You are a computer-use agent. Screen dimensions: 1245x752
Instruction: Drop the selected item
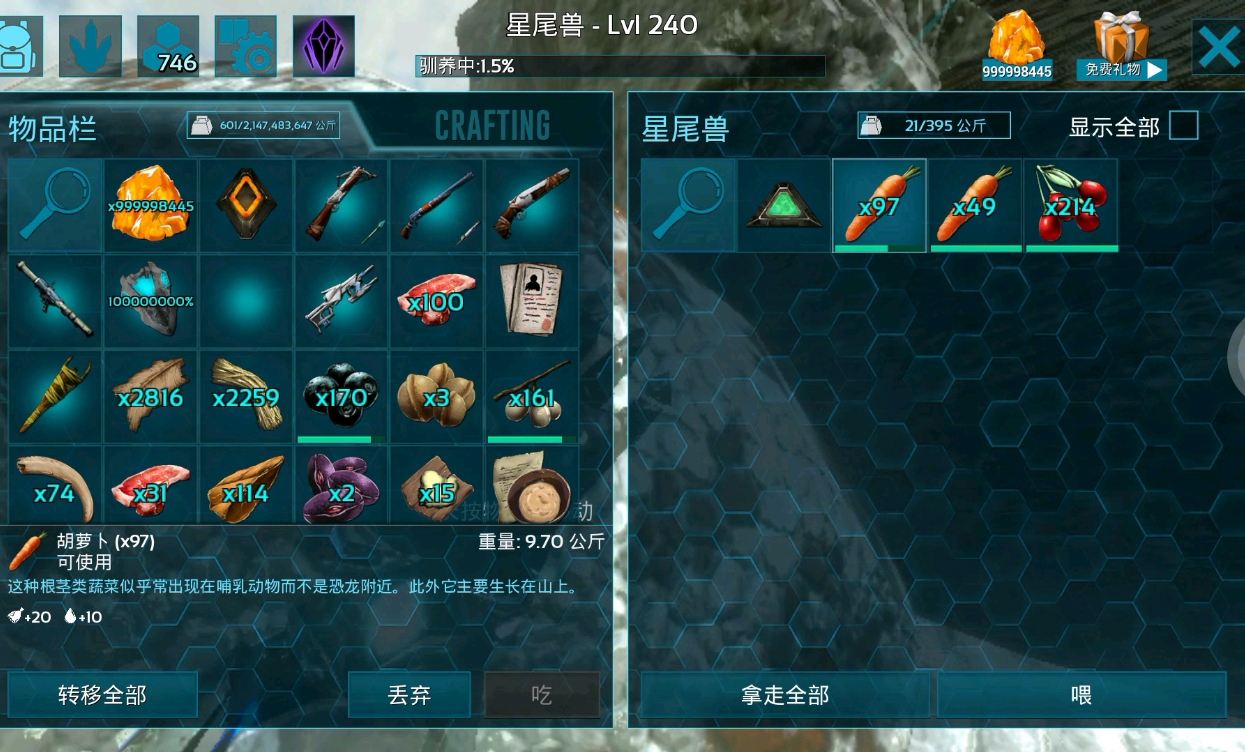tap(409, 694)
